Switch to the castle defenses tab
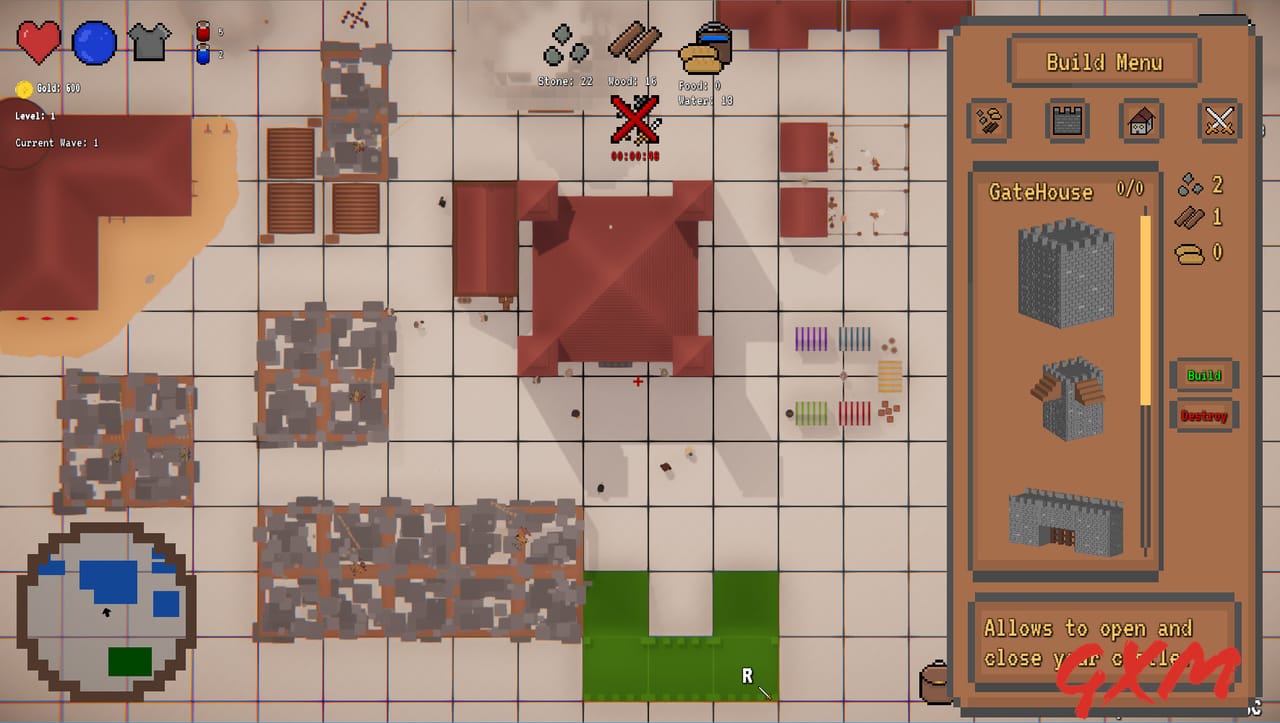The image size is (1280, 723). [x=1065, y=122]
